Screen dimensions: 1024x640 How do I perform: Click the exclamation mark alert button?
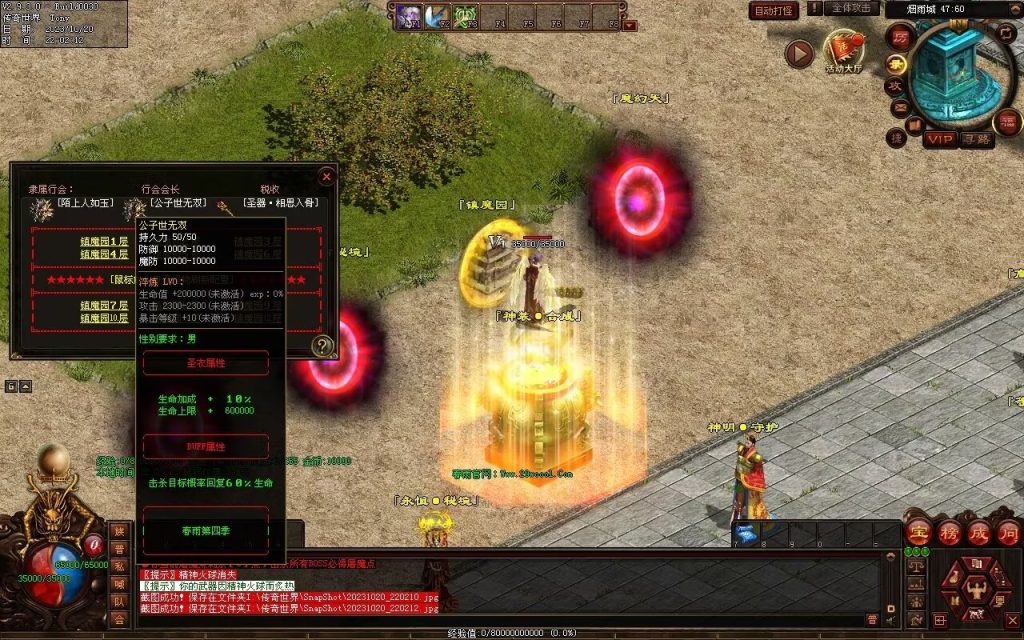815,8
